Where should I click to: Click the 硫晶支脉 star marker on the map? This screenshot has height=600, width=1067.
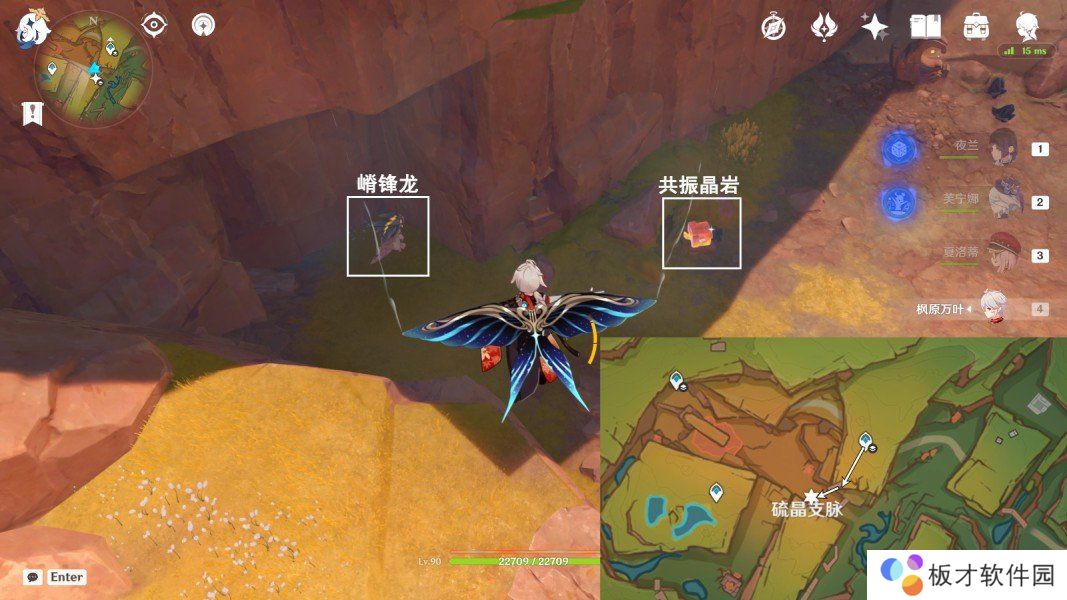coord(811,495)
